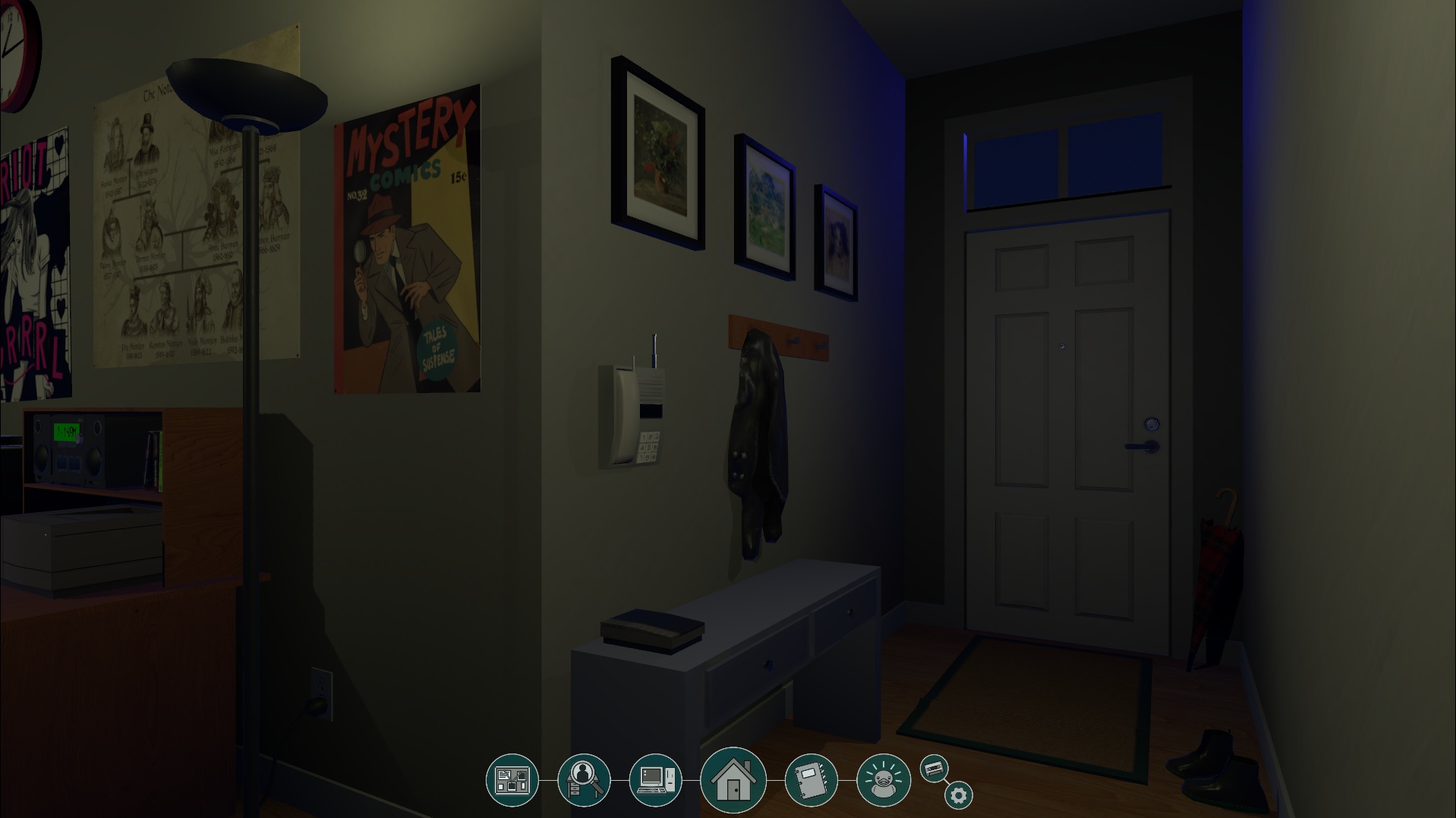Select the house home icon
1456x818 pixels.
733,780
